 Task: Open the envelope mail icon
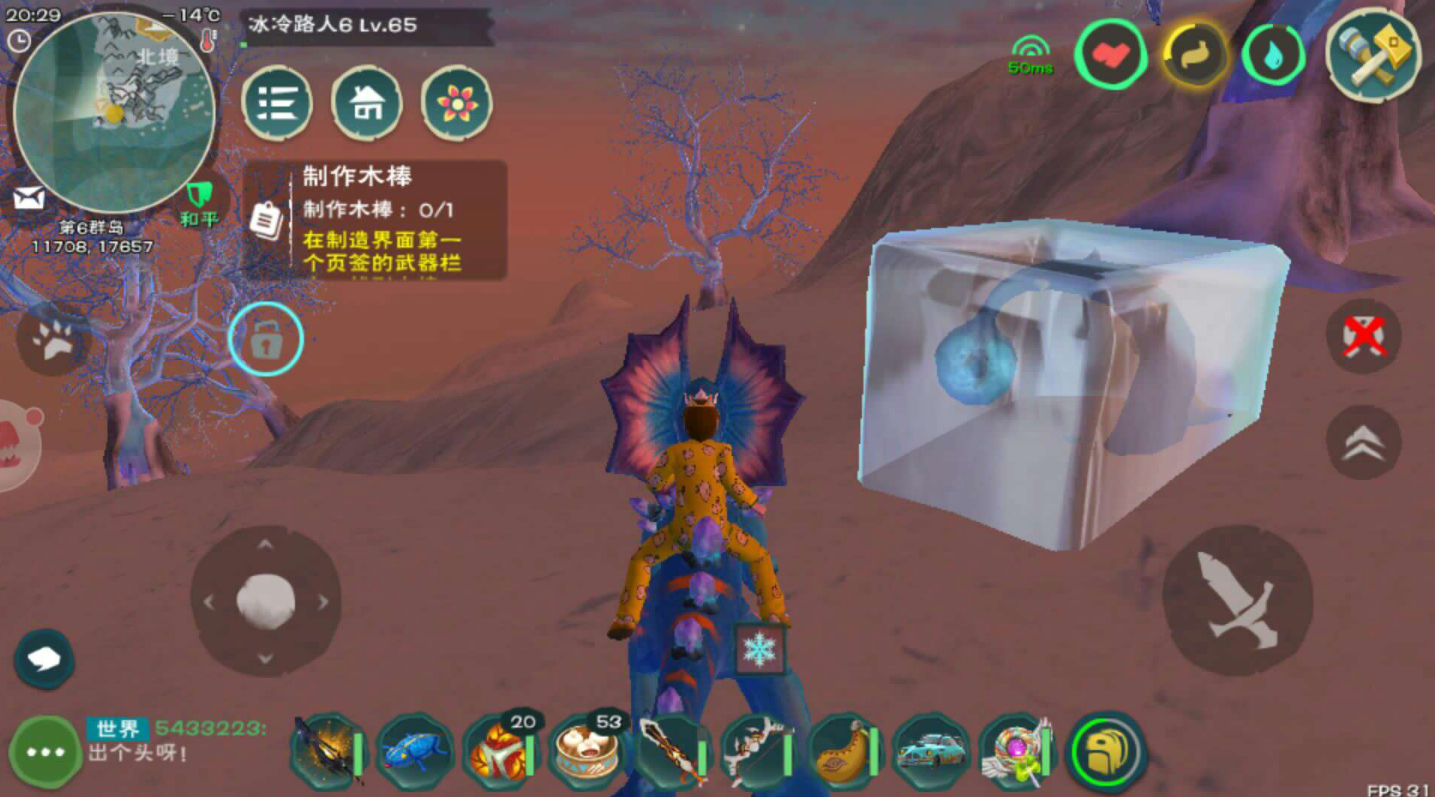[28, 198]
